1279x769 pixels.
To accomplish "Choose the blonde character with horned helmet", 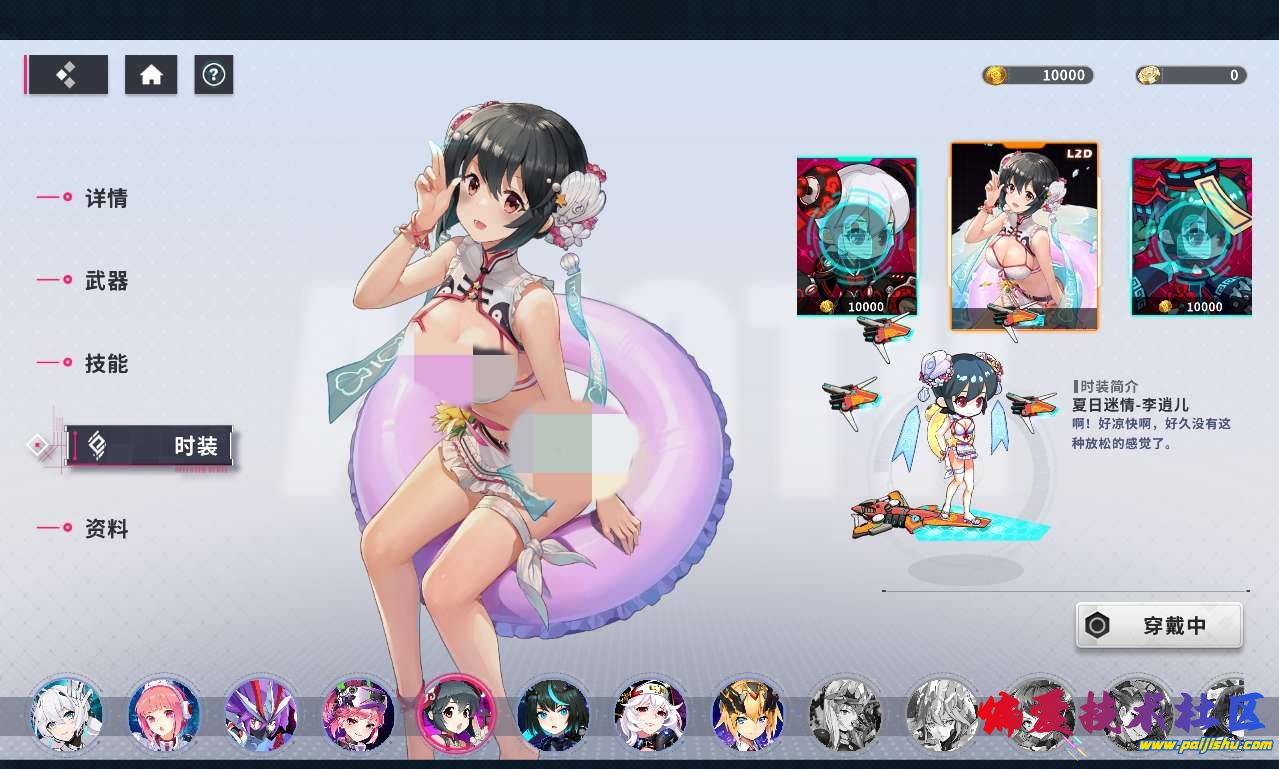I will [748, 714].
